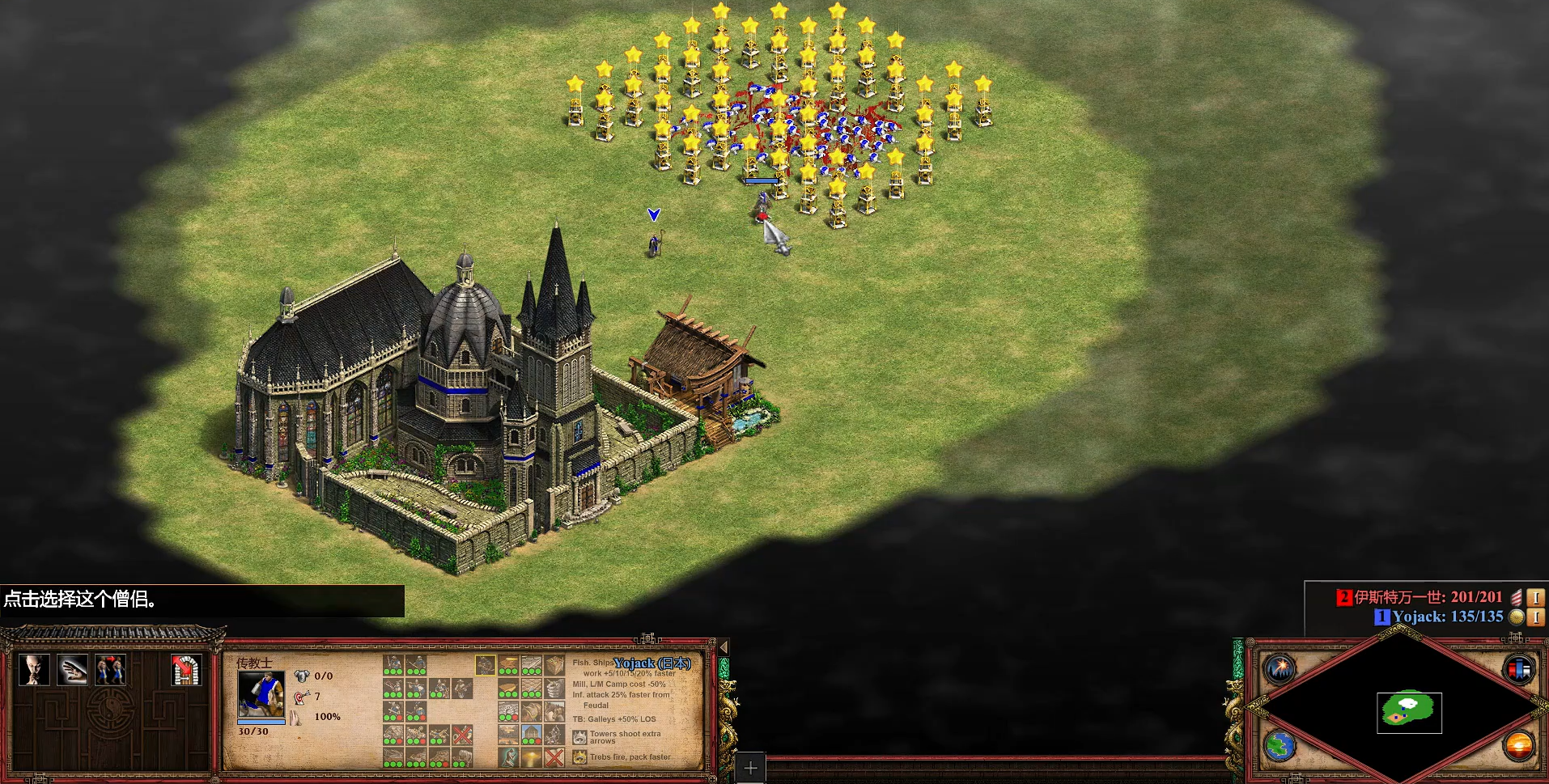The width and height of the screenshot is (1549, 784).
Task: Select the Towers shoot extra arrows crown icon
Action: [x=579, y=737]
